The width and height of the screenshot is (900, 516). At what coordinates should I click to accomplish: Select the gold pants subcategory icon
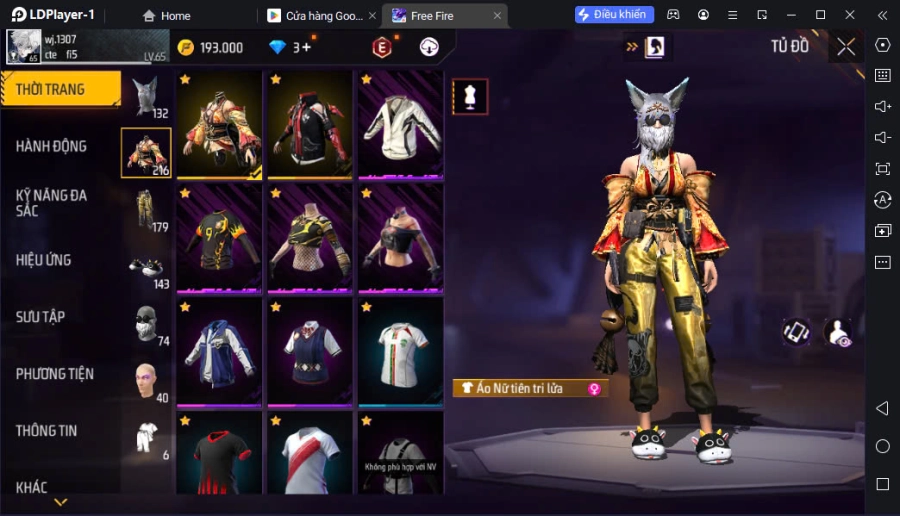coord(146,211)
